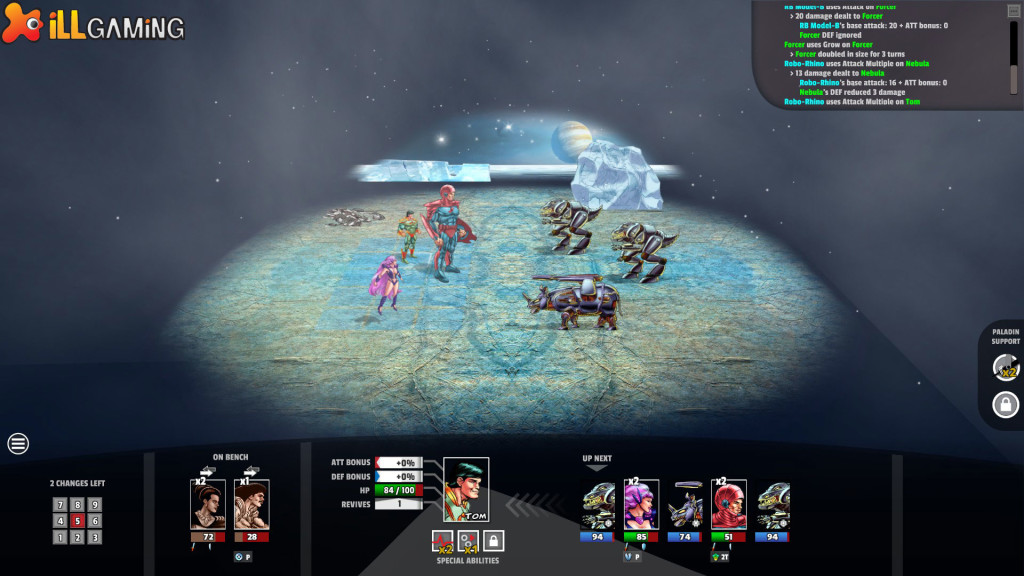Screen dimensions: 1024x576
Task: Use the special ability marked x1
Action: coord(468,541)
